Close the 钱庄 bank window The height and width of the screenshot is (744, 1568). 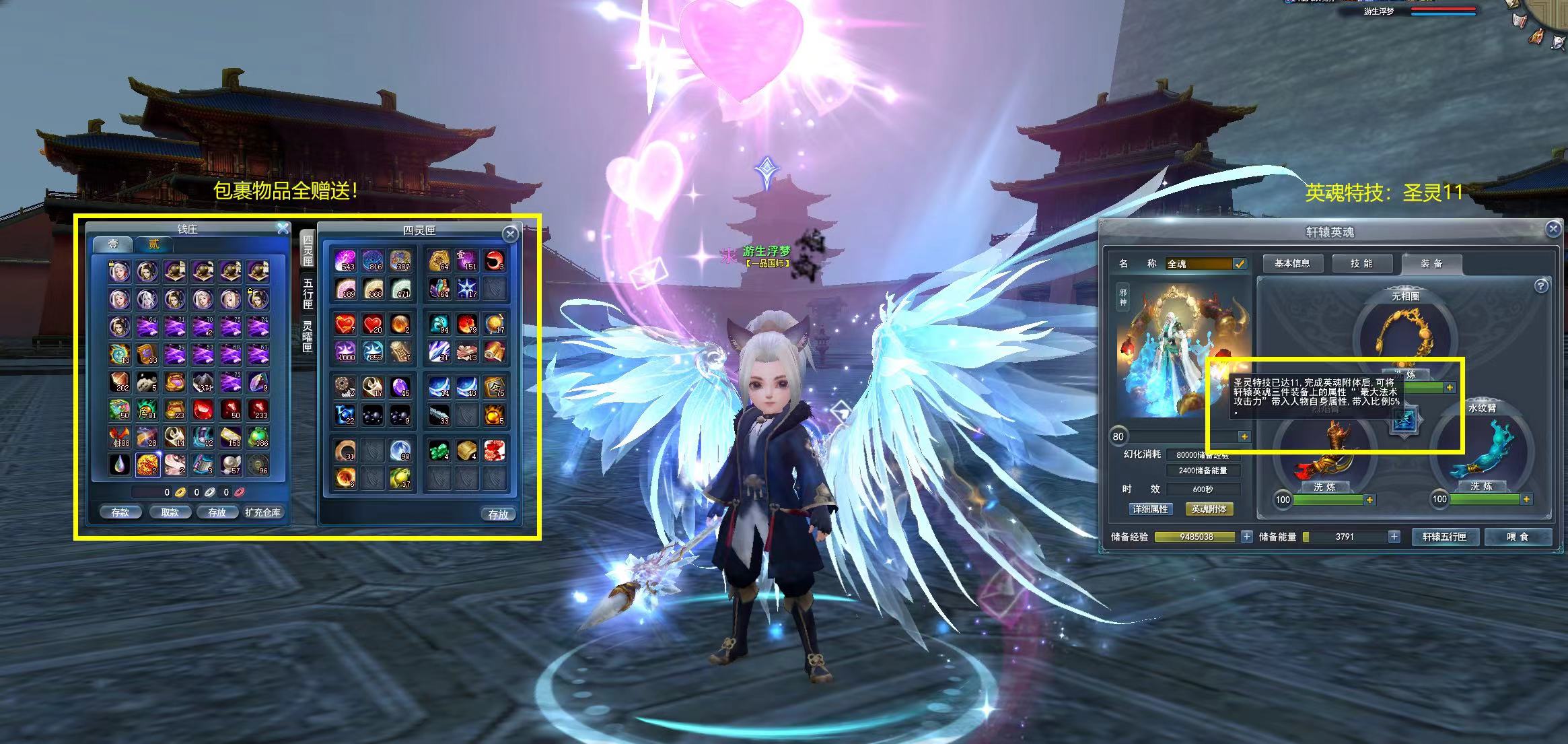point(283,229)
